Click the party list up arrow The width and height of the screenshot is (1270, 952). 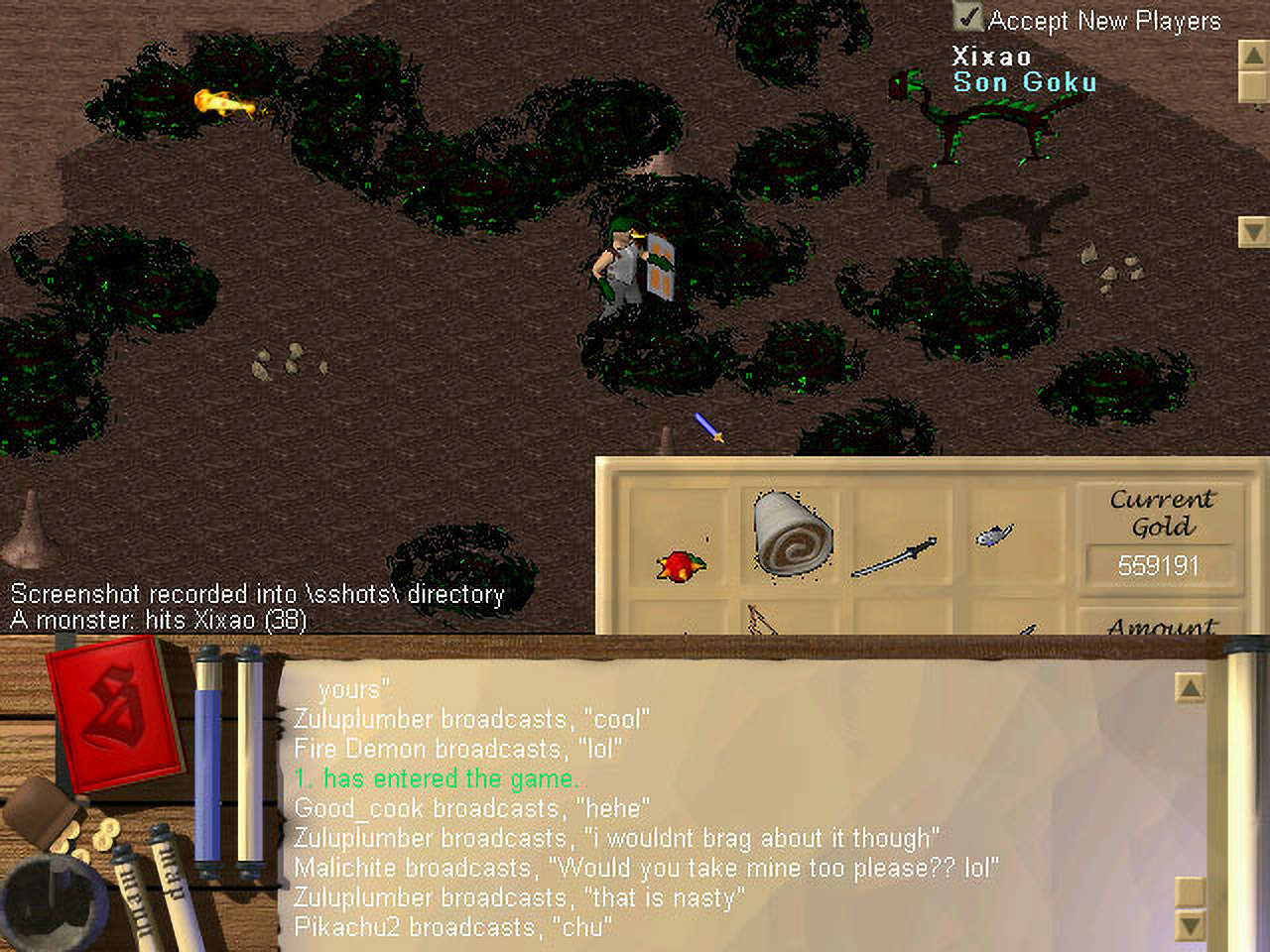coord(1254,55)
